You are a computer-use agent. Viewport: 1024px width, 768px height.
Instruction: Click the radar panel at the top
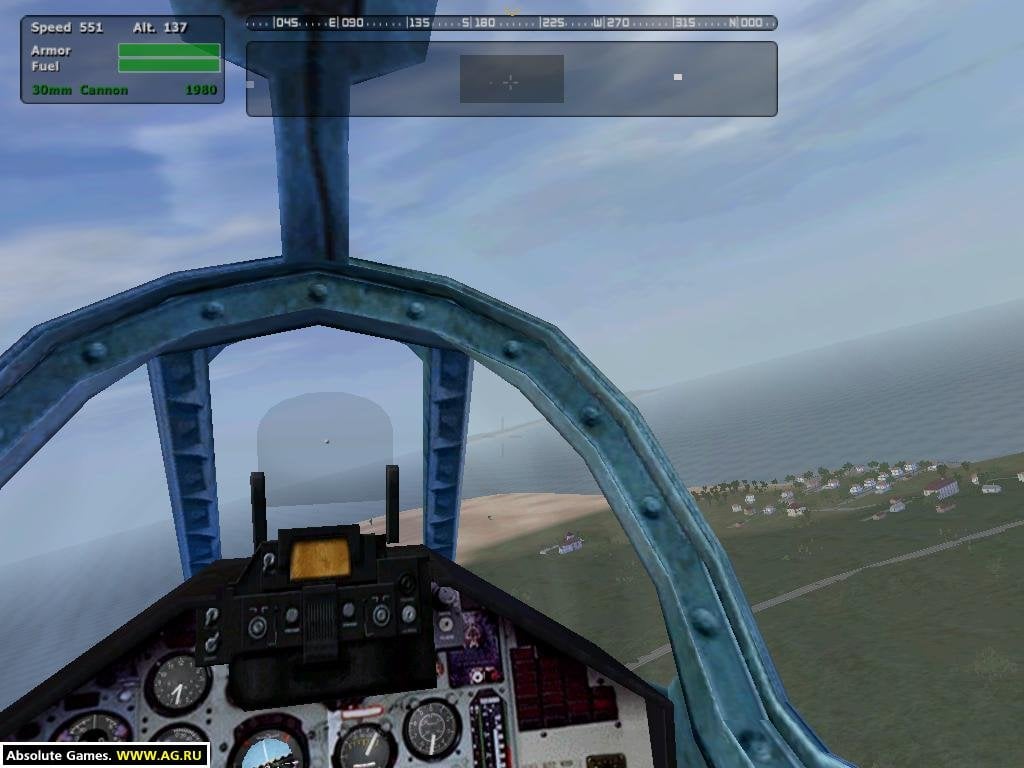point(511,79)
